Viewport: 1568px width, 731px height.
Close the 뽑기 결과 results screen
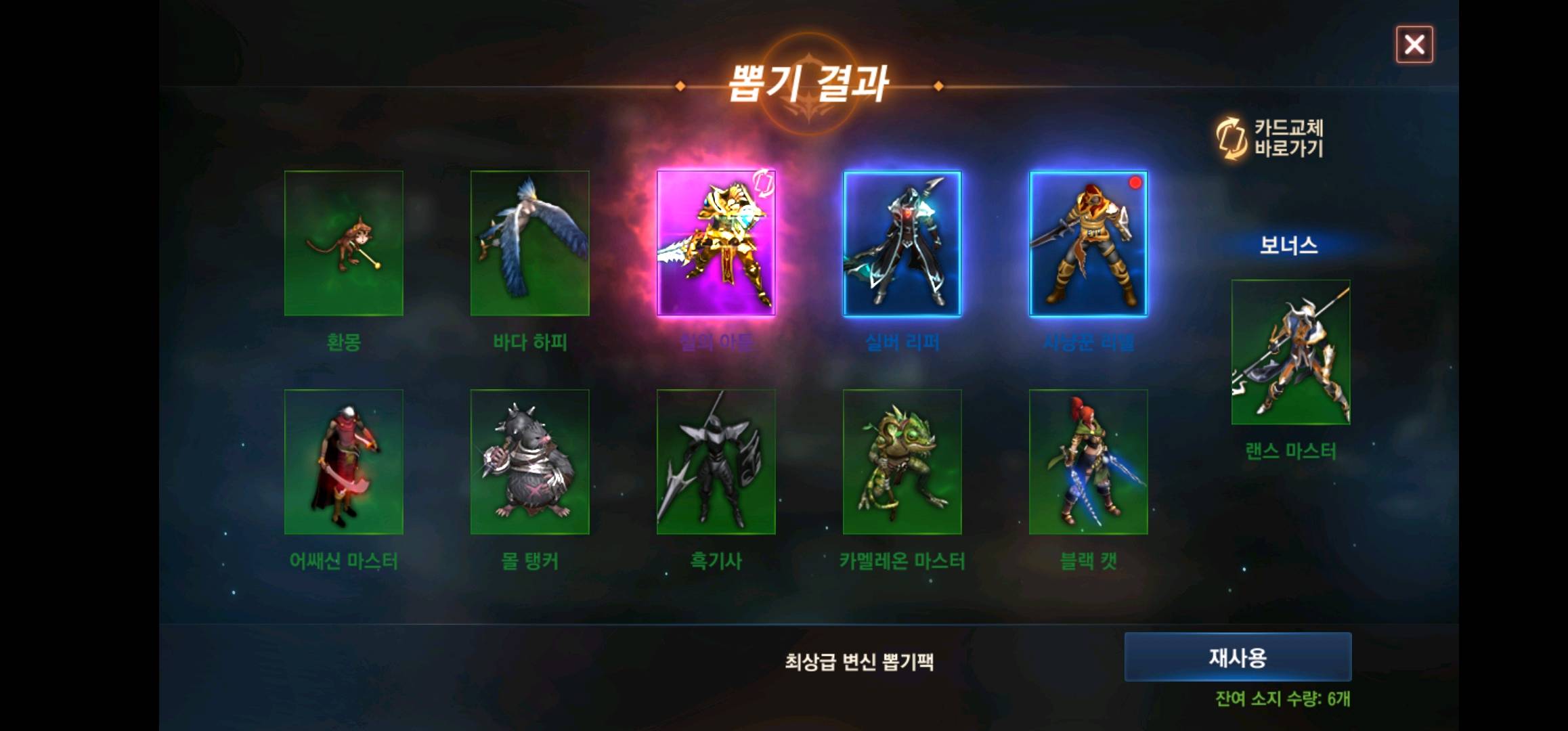[x=1415, y=44]
